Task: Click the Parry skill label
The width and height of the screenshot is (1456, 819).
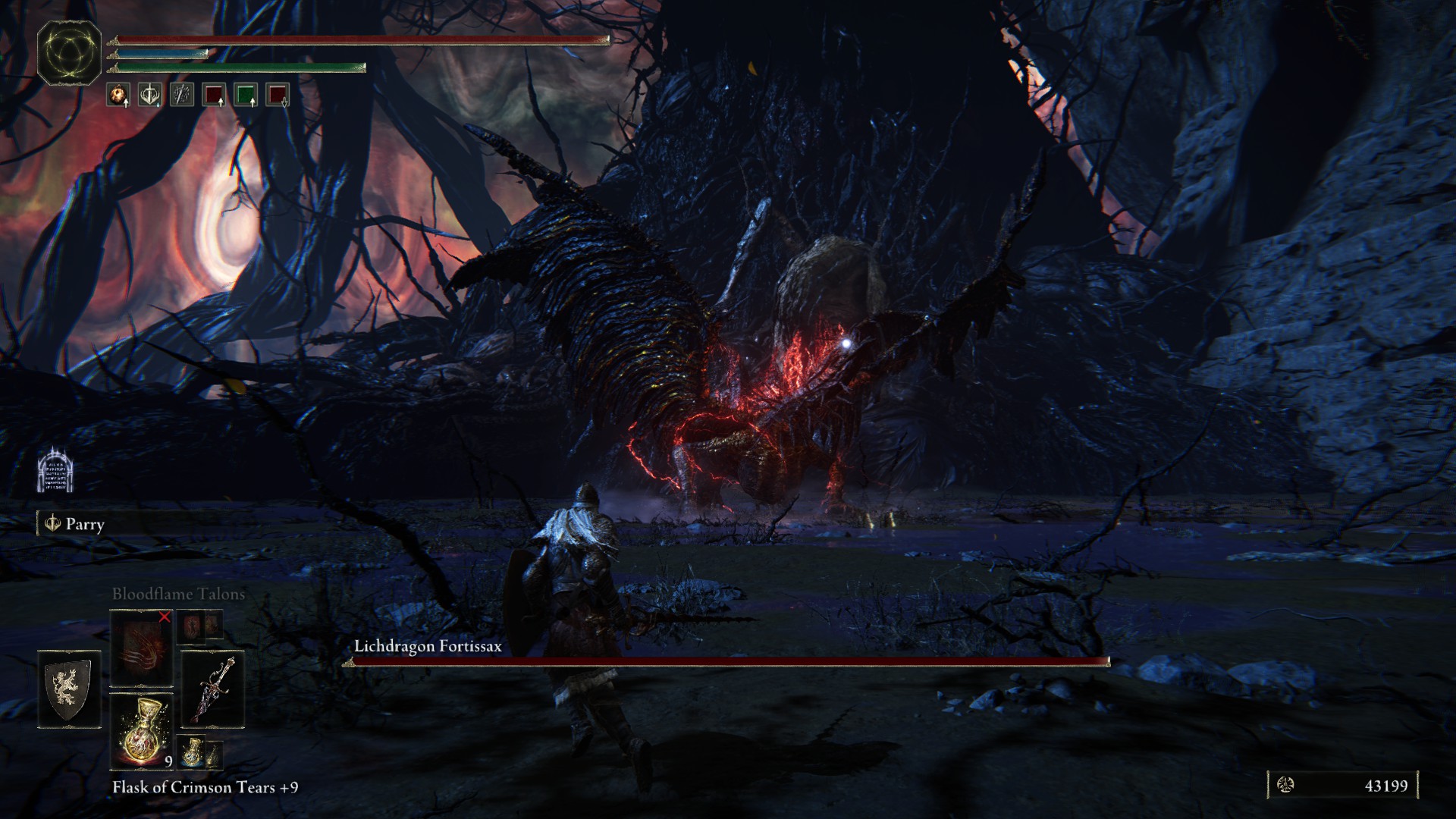Action: [x=76, y=524]
